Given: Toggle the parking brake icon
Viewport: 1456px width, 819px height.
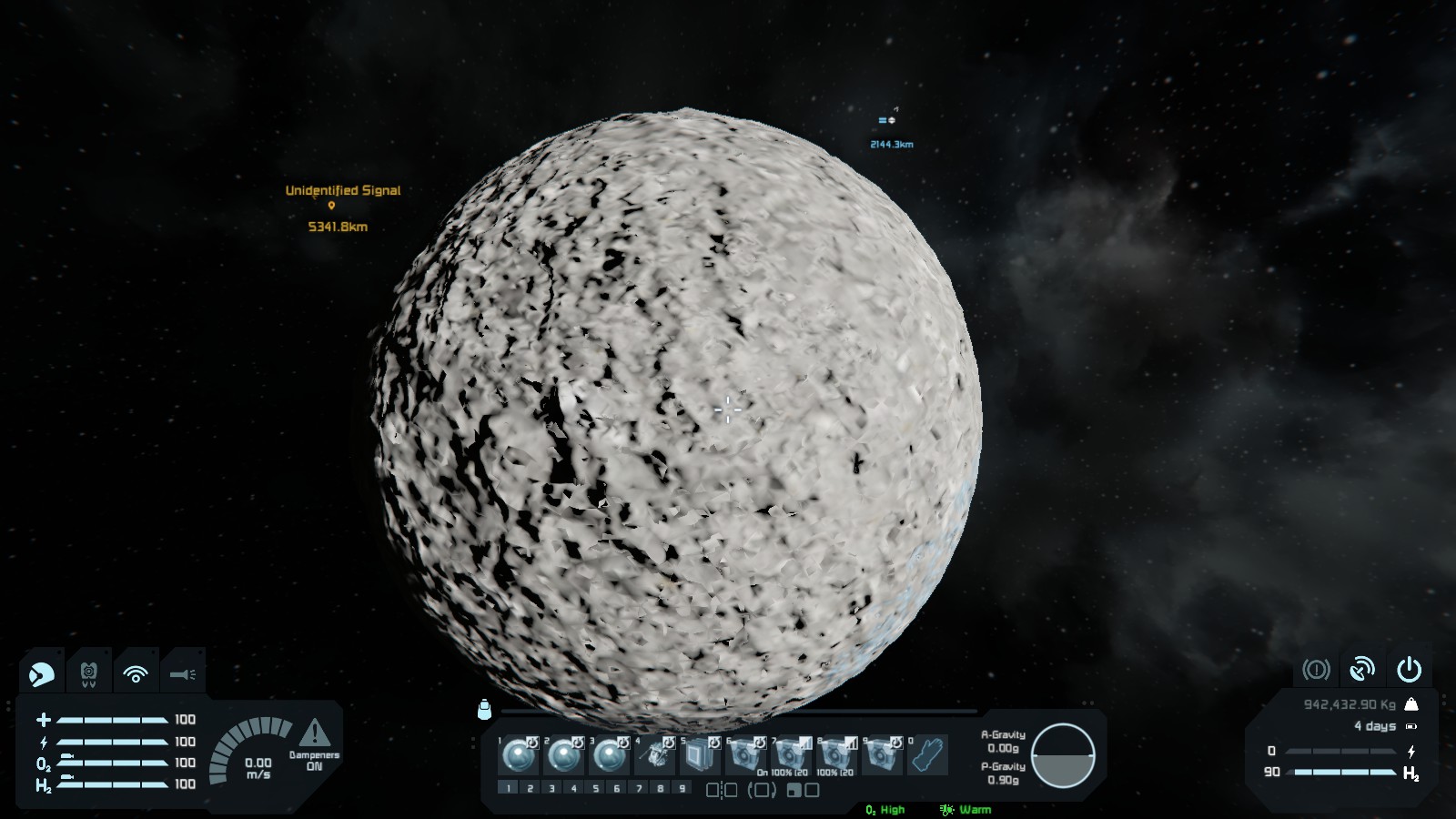Looking at the screenshot, I should click(x=1316, y=670).
